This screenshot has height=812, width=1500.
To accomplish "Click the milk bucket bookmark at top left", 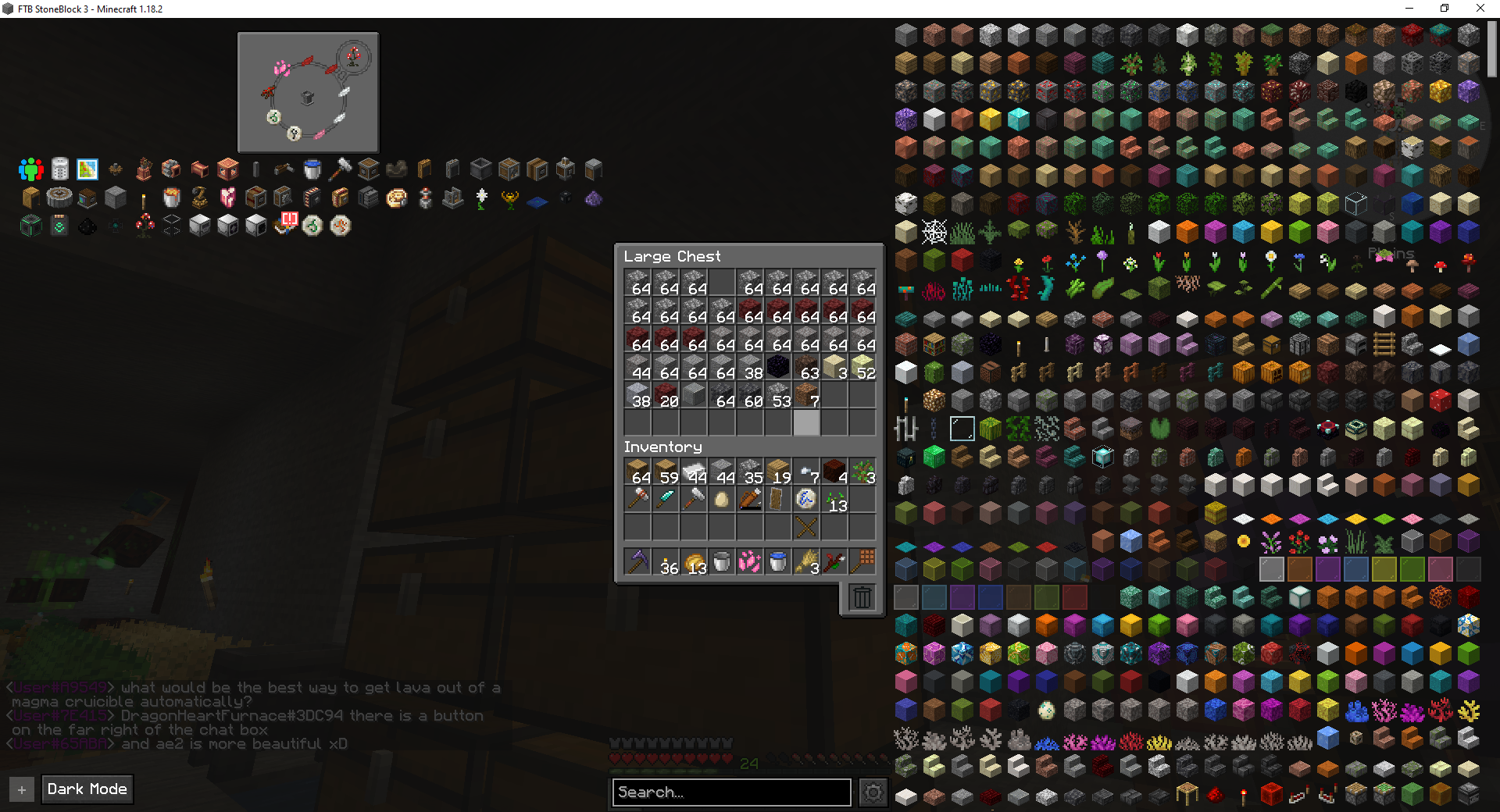I will 312,169.
